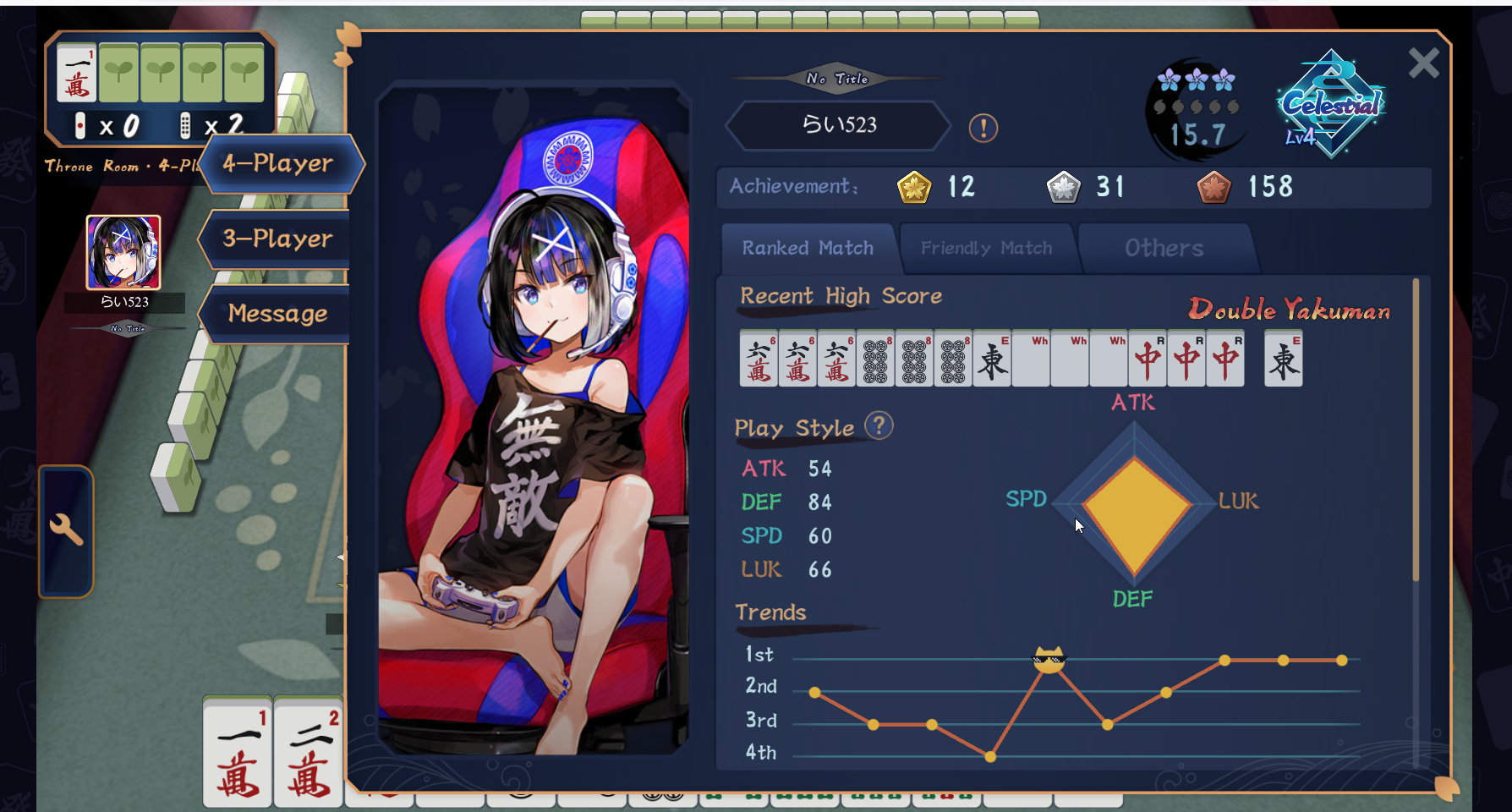Show 3-Player stats
Image resolution: width=1512 pixels, height=812 pixels.
click(278, 239)
